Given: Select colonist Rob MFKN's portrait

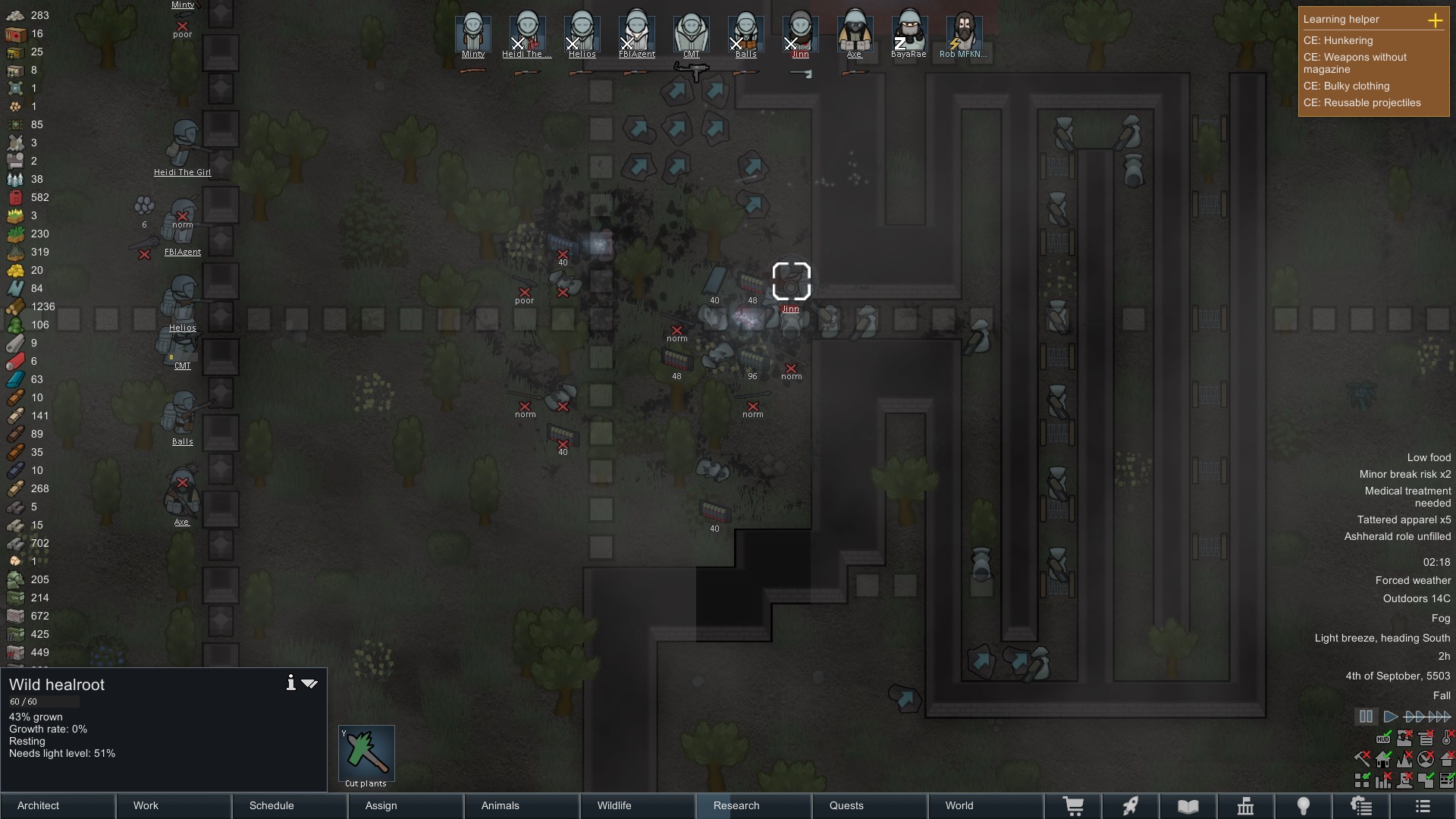Looking at the screenshot, I should (x=963, y=33).
